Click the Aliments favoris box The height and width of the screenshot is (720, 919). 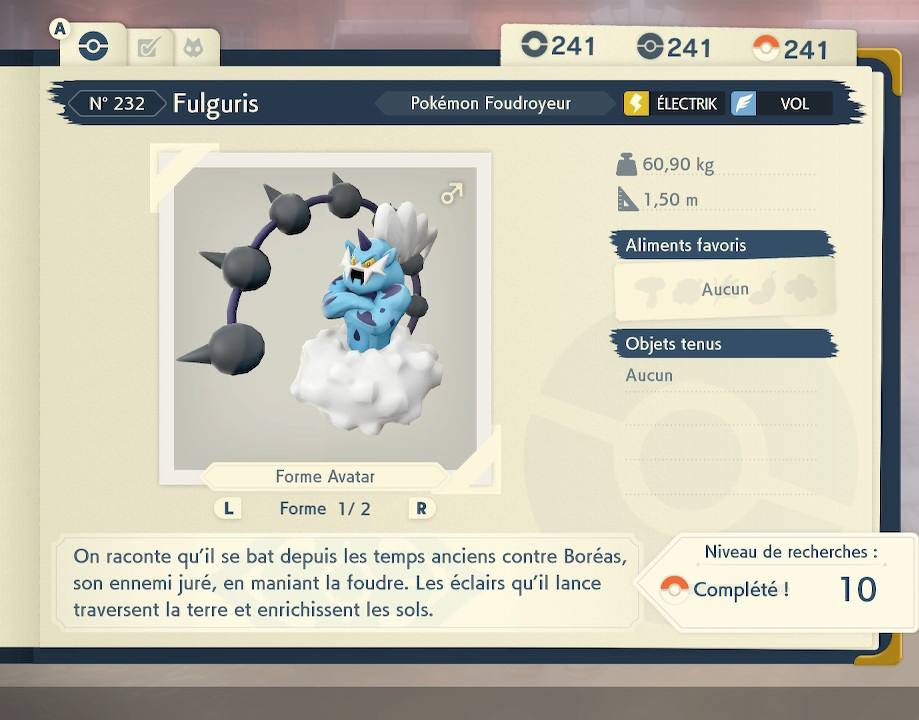[x=724, y=289]
